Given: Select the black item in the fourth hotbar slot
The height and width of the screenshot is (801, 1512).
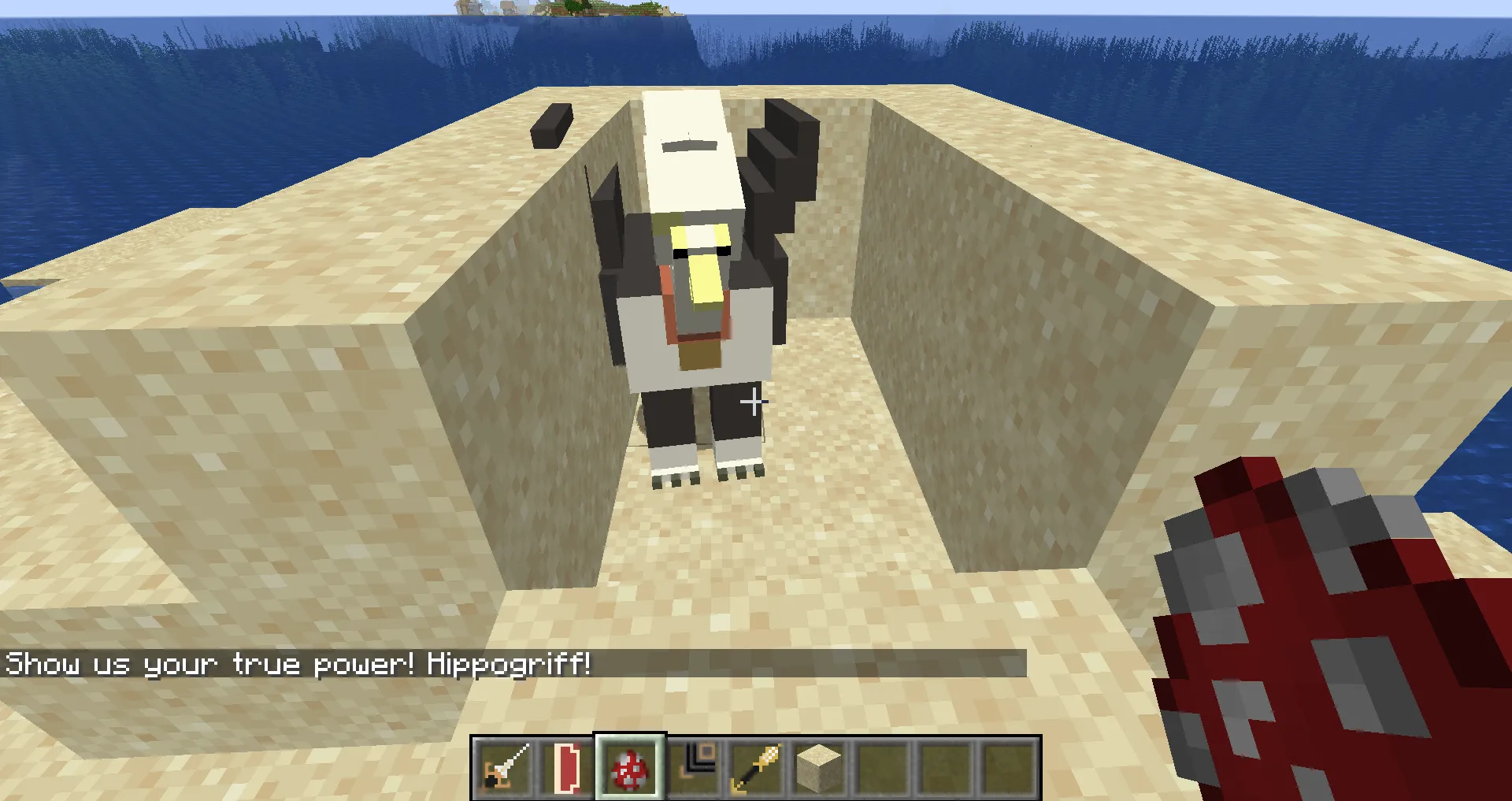Looking at the screenshot, I should point(694,766).
